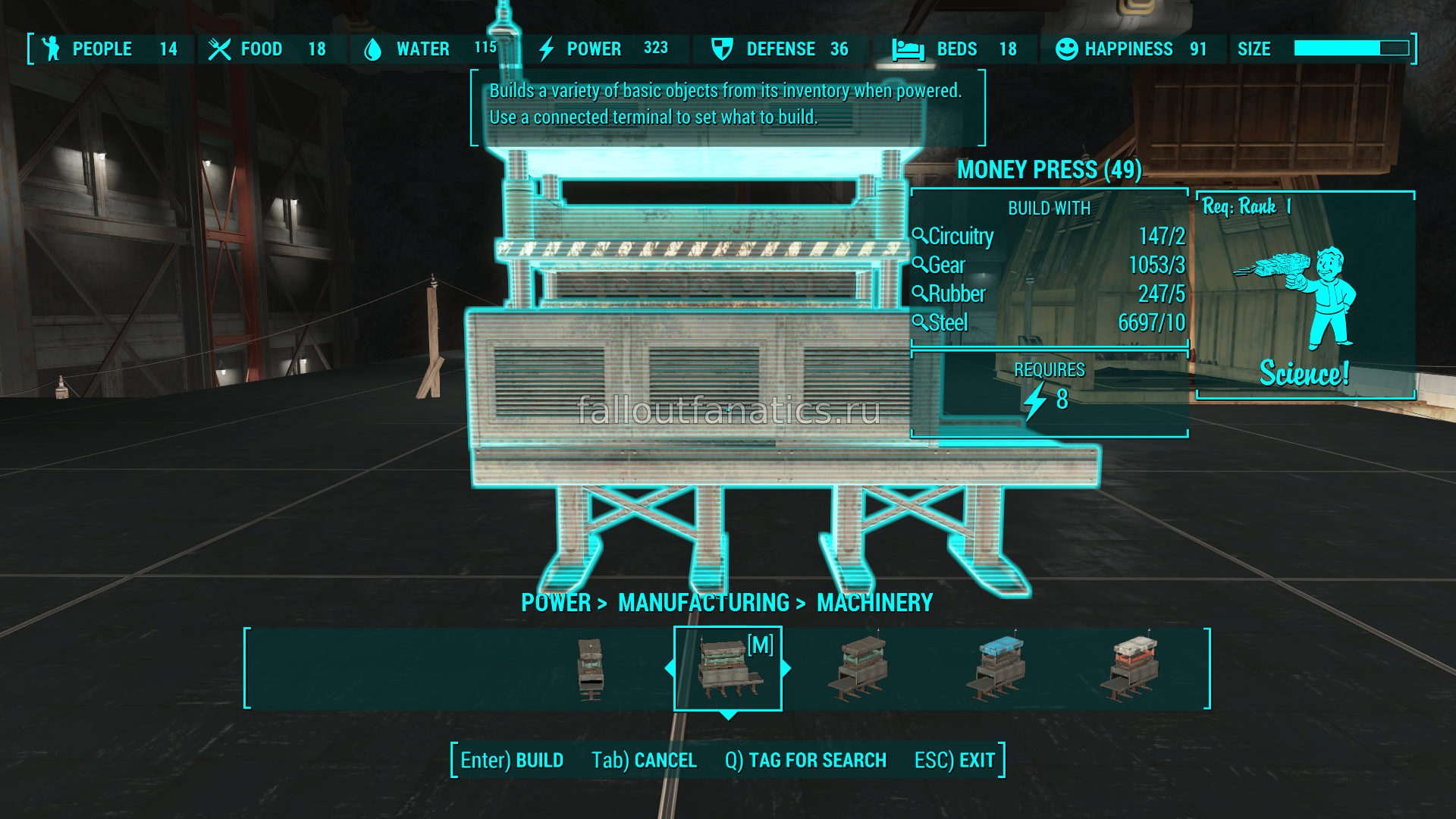The height and width of the screenshot is (819, 1456).
Task: Click the BUILD button
Action: 512,760
